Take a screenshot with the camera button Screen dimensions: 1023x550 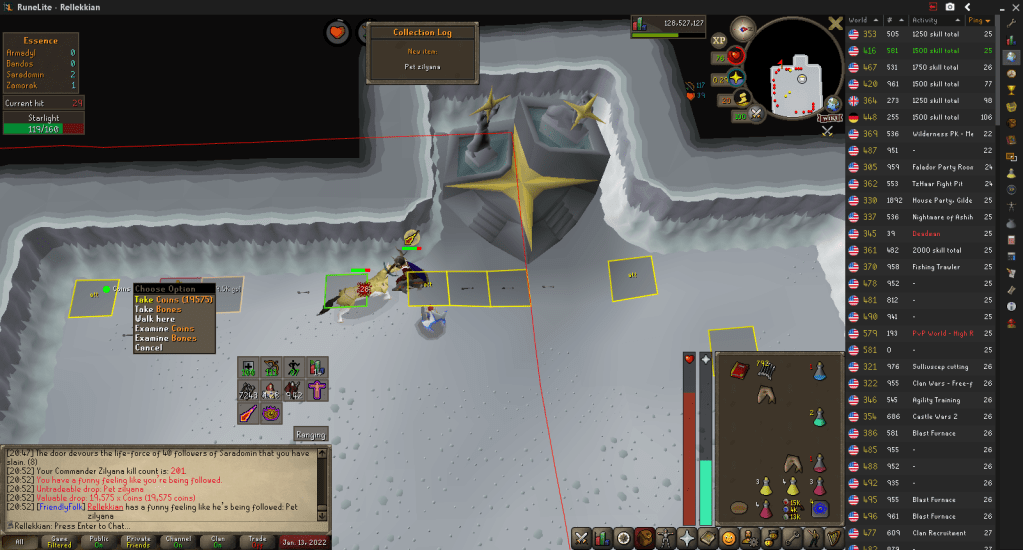coord(950,7)
